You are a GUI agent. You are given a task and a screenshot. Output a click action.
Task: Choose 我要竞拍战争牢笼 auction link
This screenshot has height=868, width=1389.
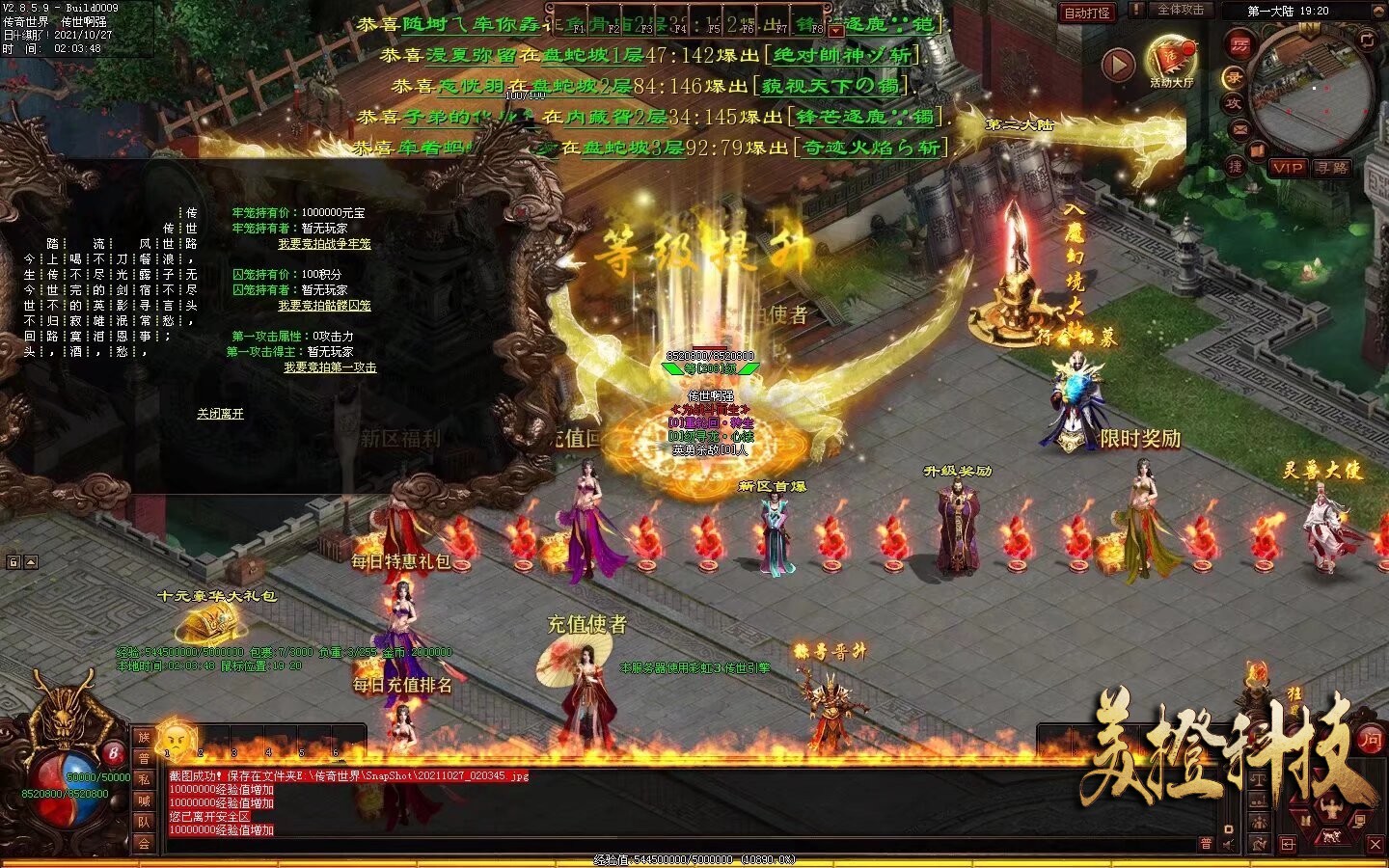324,244
